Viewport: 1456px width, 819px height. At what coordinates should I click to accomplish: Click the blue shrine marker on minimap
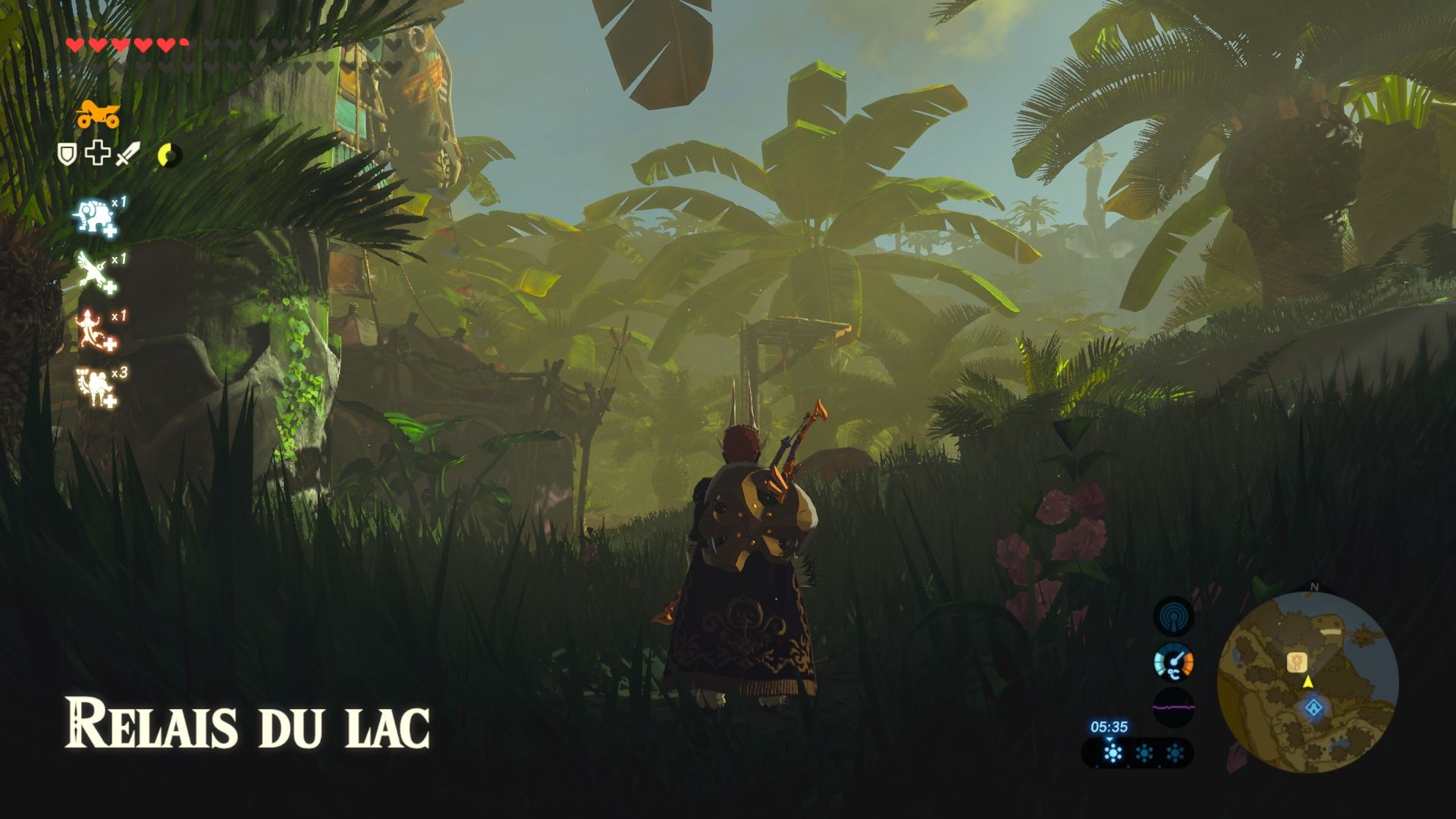click(x=1313, y=709)
